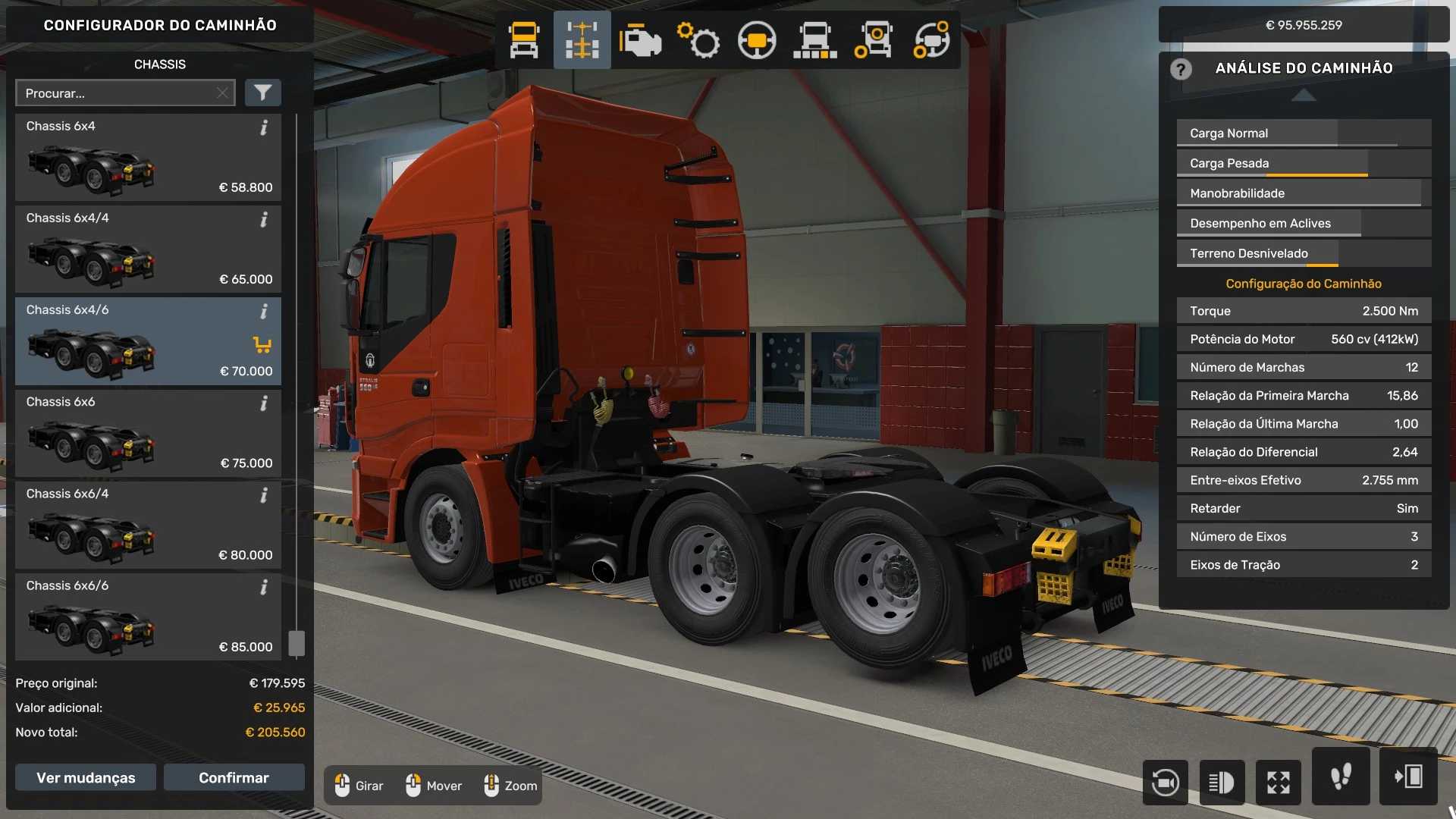Choose the Chassis 6x6/6 entry
This screenshot has height=819, width=1456.
(x=148, y=617)
